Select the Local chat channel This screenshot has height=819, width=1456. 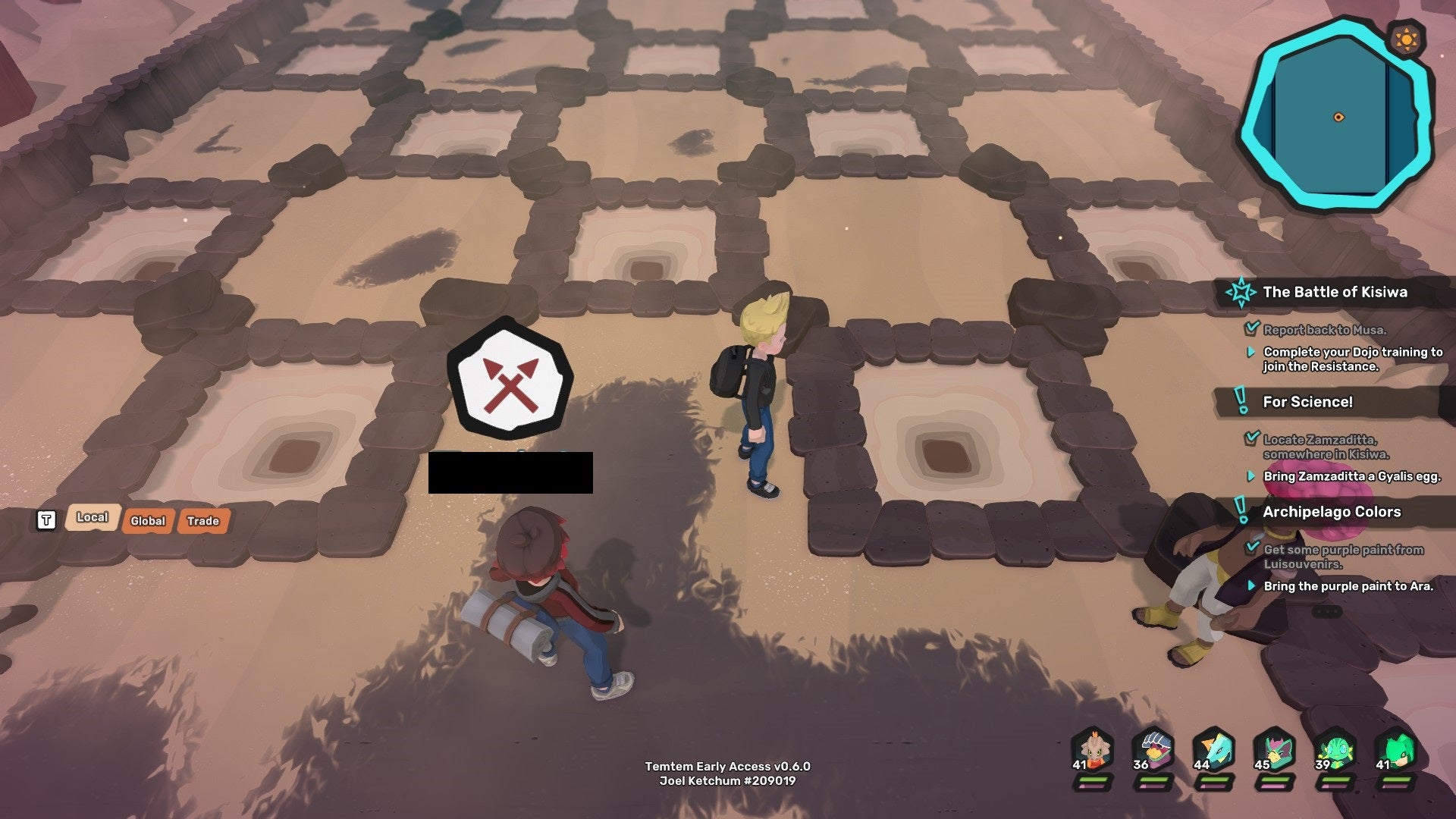click(x=92, y=517)
